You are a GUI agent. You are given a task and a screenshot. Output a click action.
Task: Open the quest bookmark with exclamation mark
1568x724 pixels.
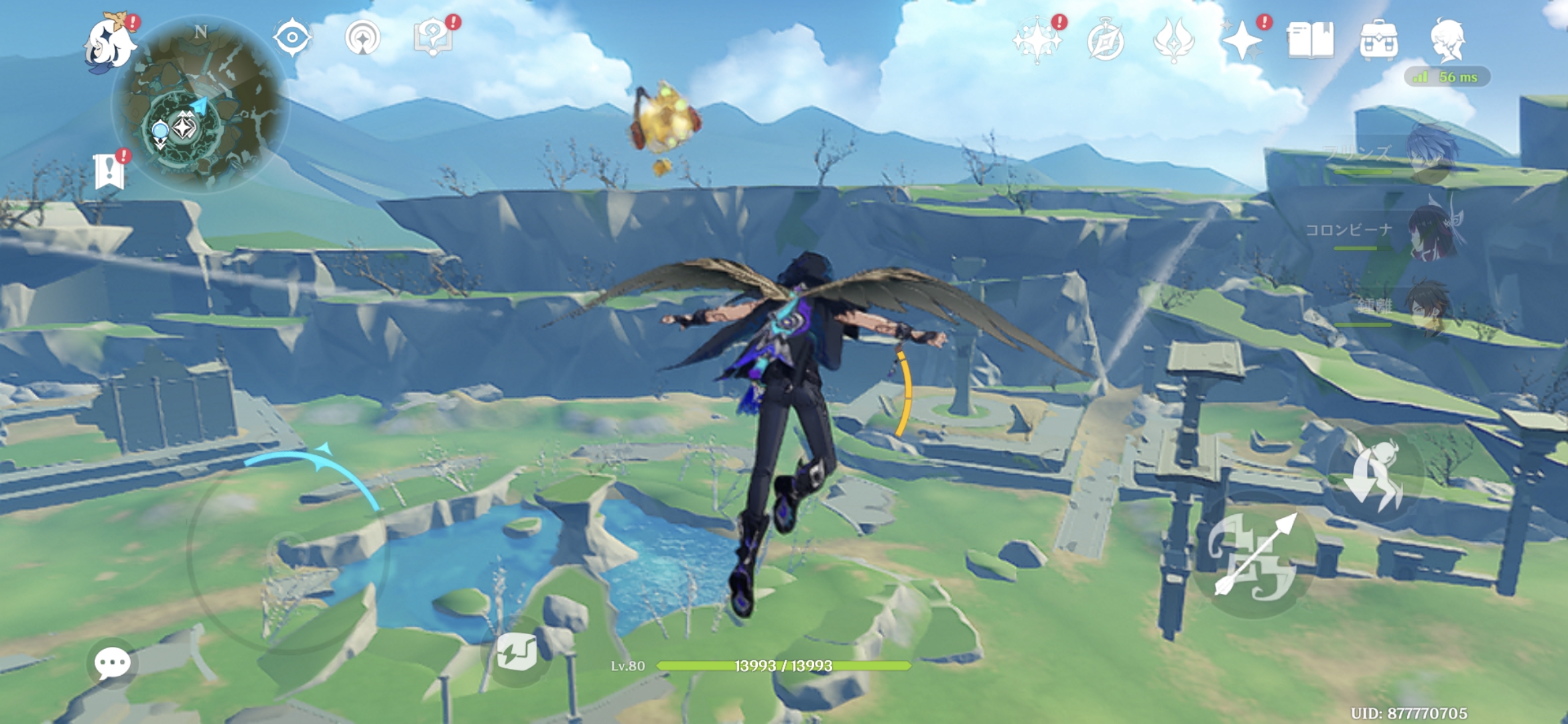click(109, 171)
